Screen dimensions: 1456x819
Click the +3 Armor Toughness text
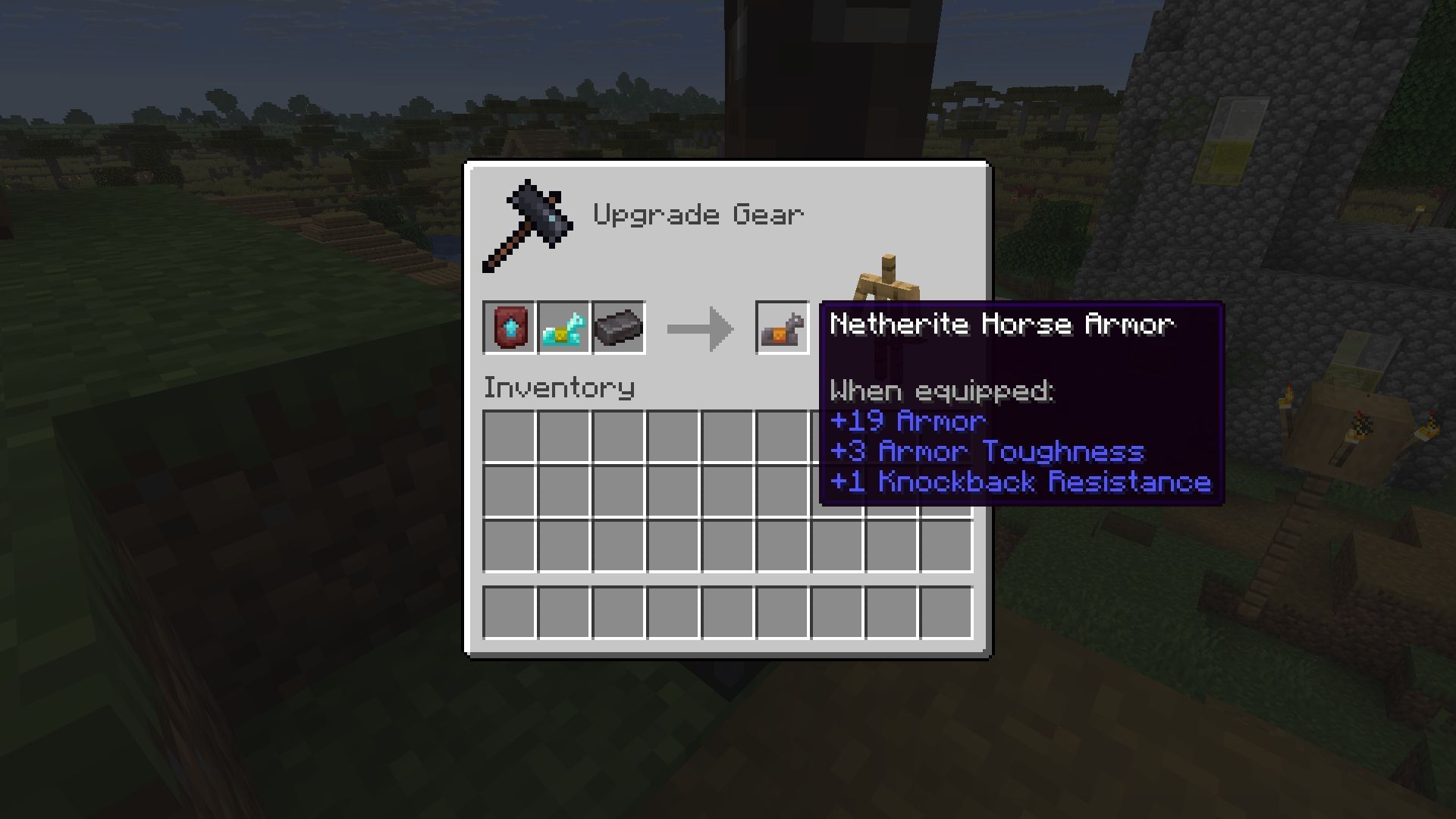(987, 452)
